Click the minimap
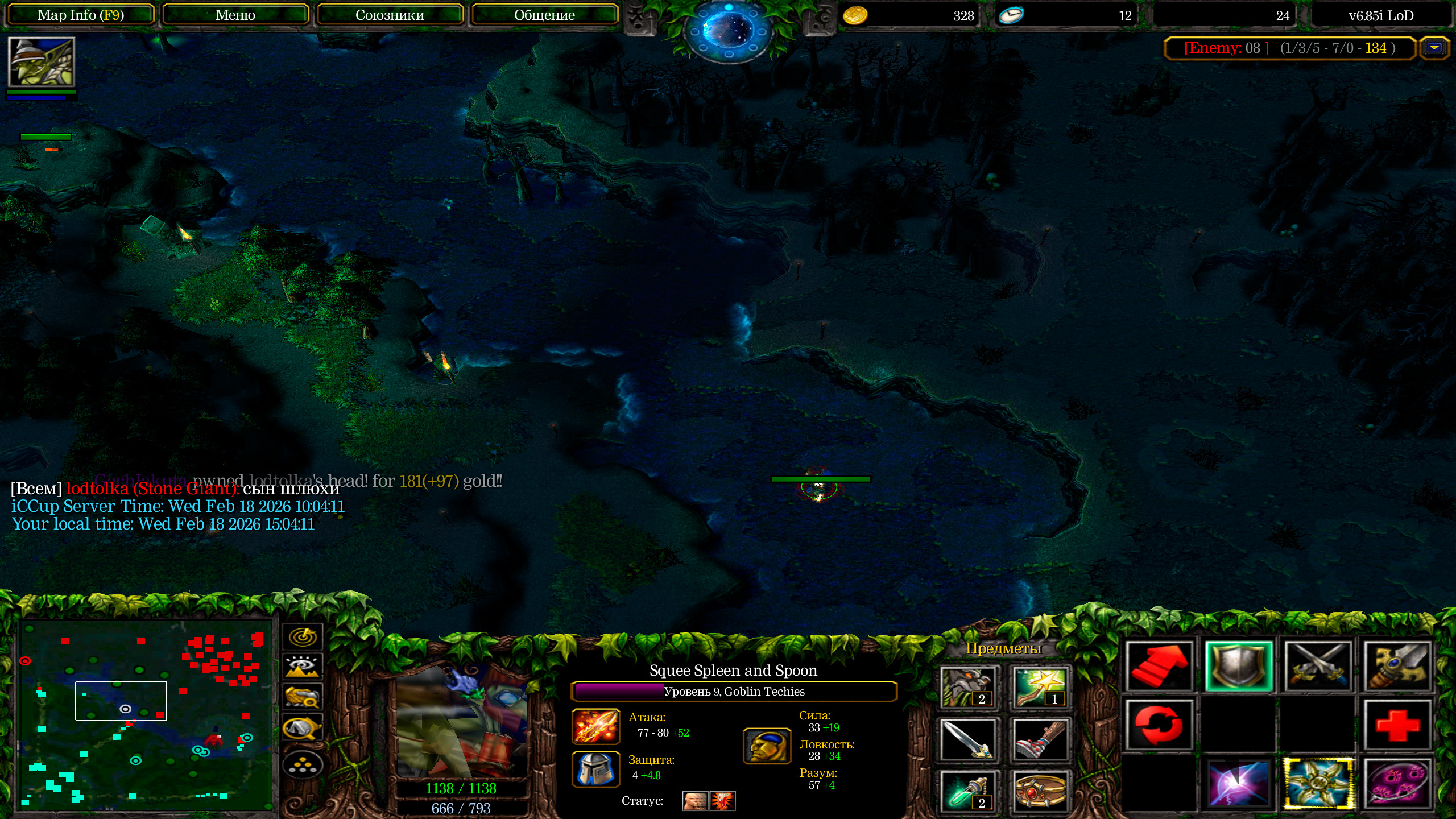This screenshot has height=819, width=1456. pyautogui.click(x=146, y=715)
